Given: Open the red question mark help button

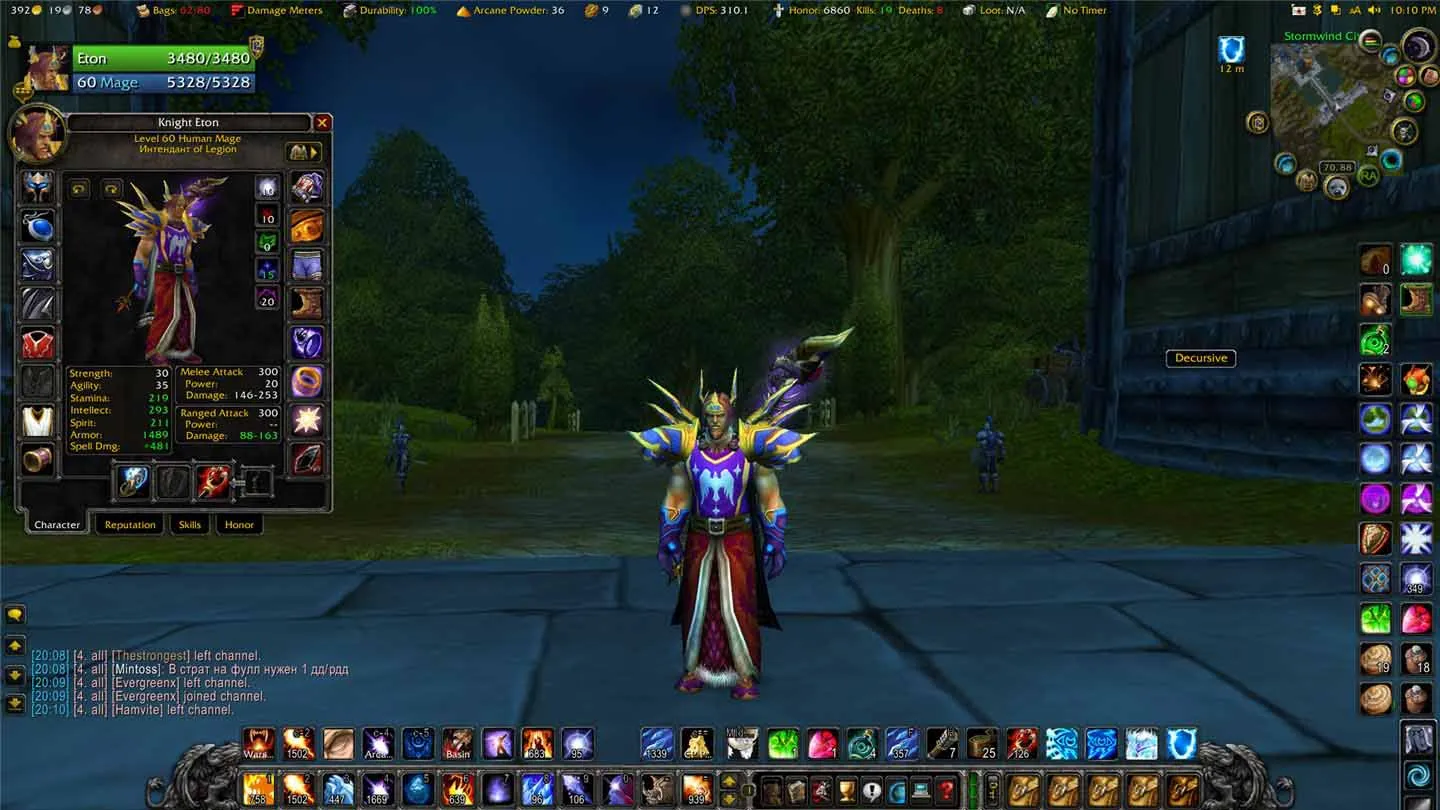Looking at the screenshot, I should coord(945,789).
